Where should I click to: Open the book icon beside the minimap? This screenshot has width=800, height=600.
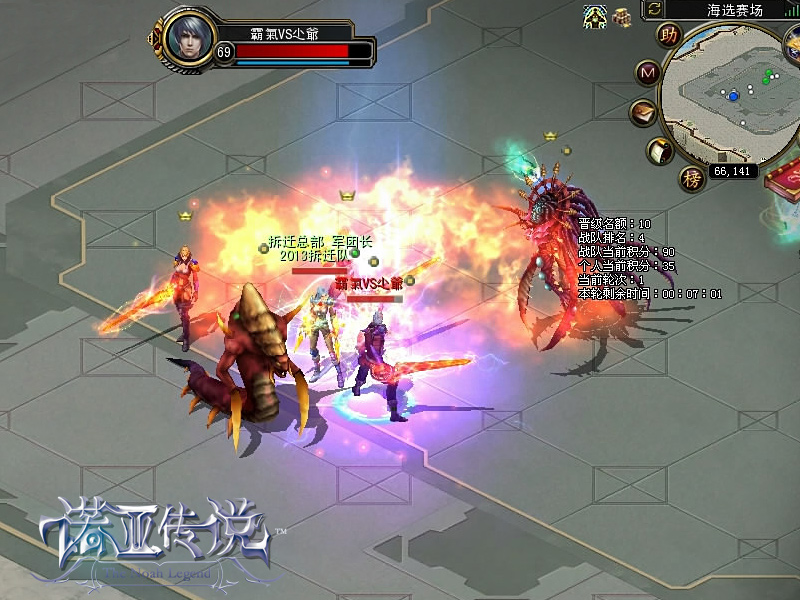click(x=642, y=112)
